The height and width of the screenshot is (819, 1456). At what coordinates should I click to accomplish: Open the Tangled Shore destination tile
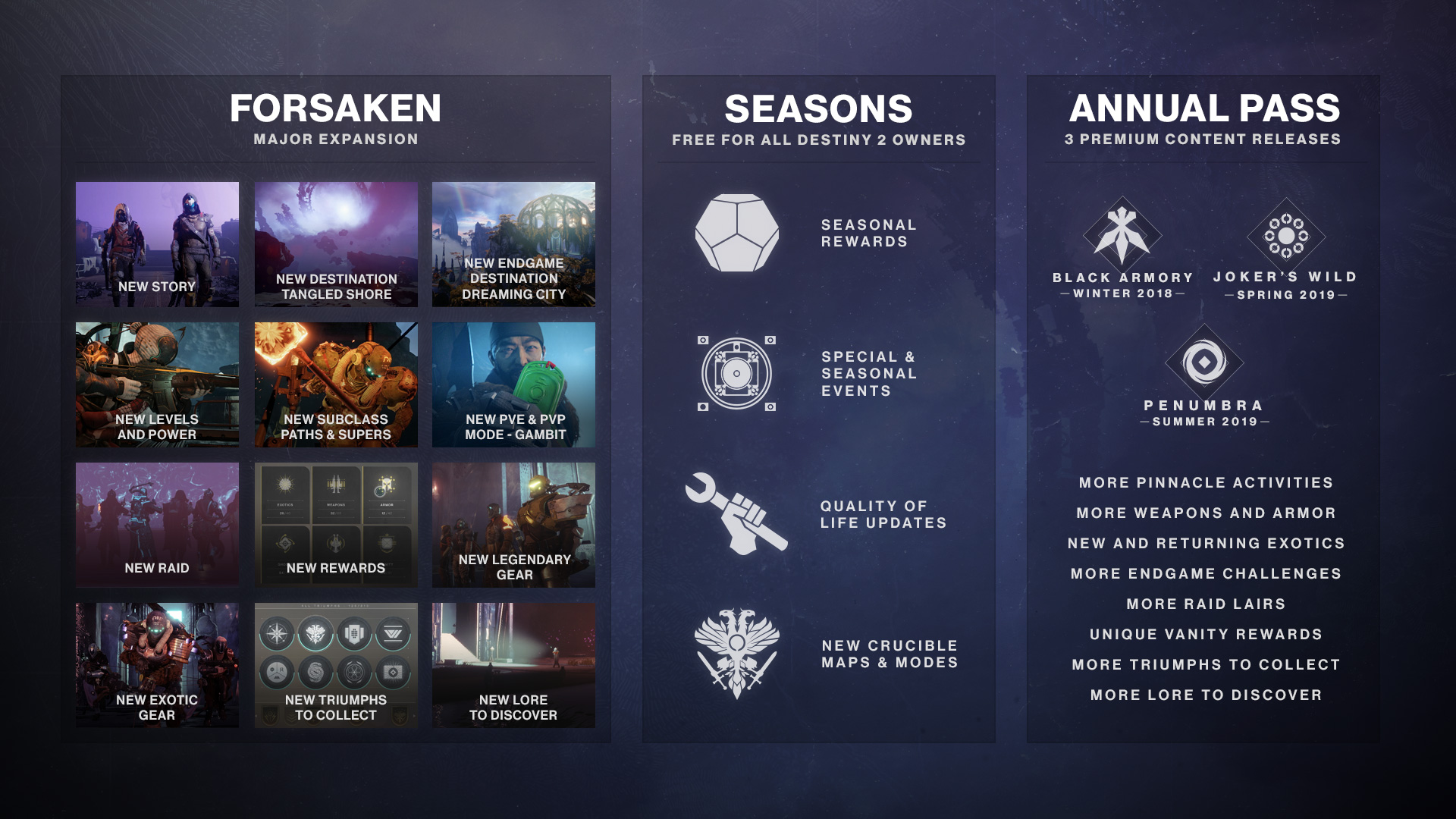click(x=336, y=244)
